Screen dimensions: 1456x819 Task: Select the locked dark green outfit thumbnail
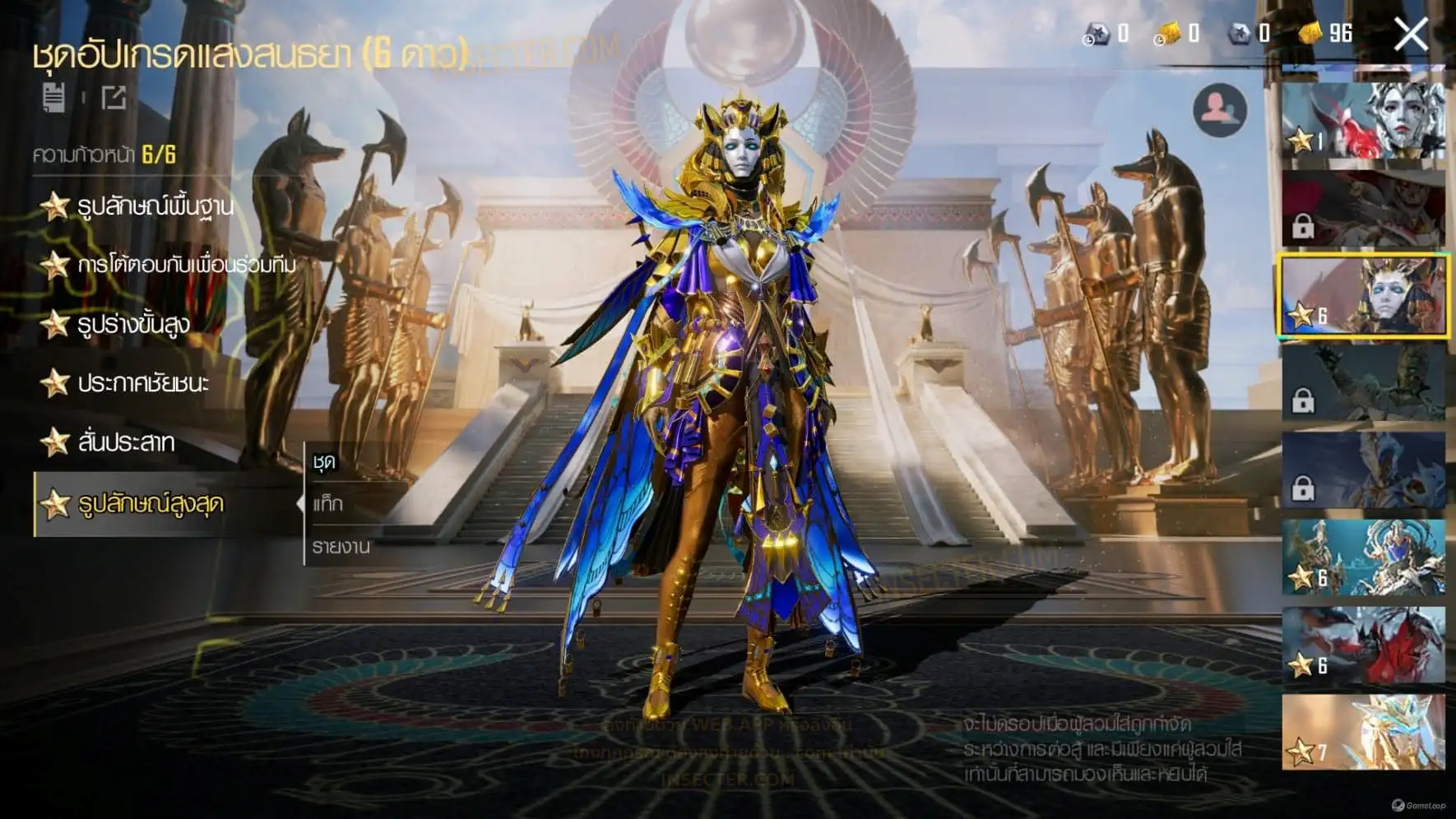point(1363,383)
